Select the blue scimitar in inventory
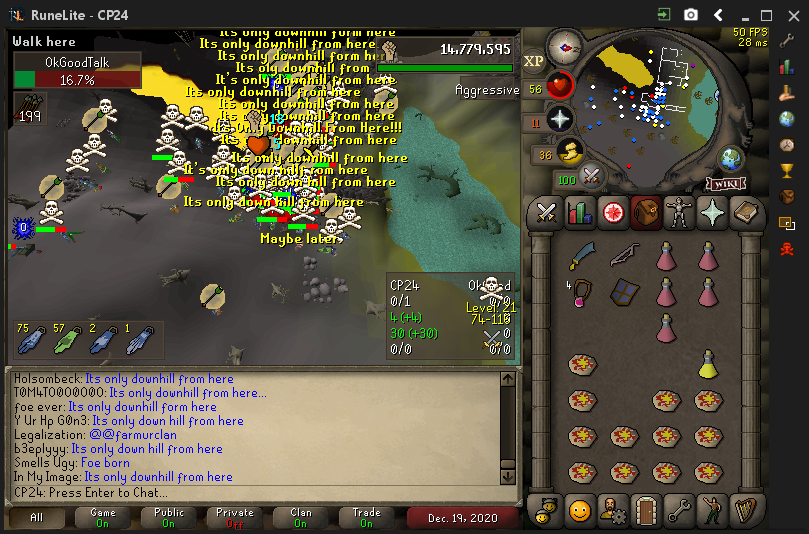809x534 pixels. (581, 258)
